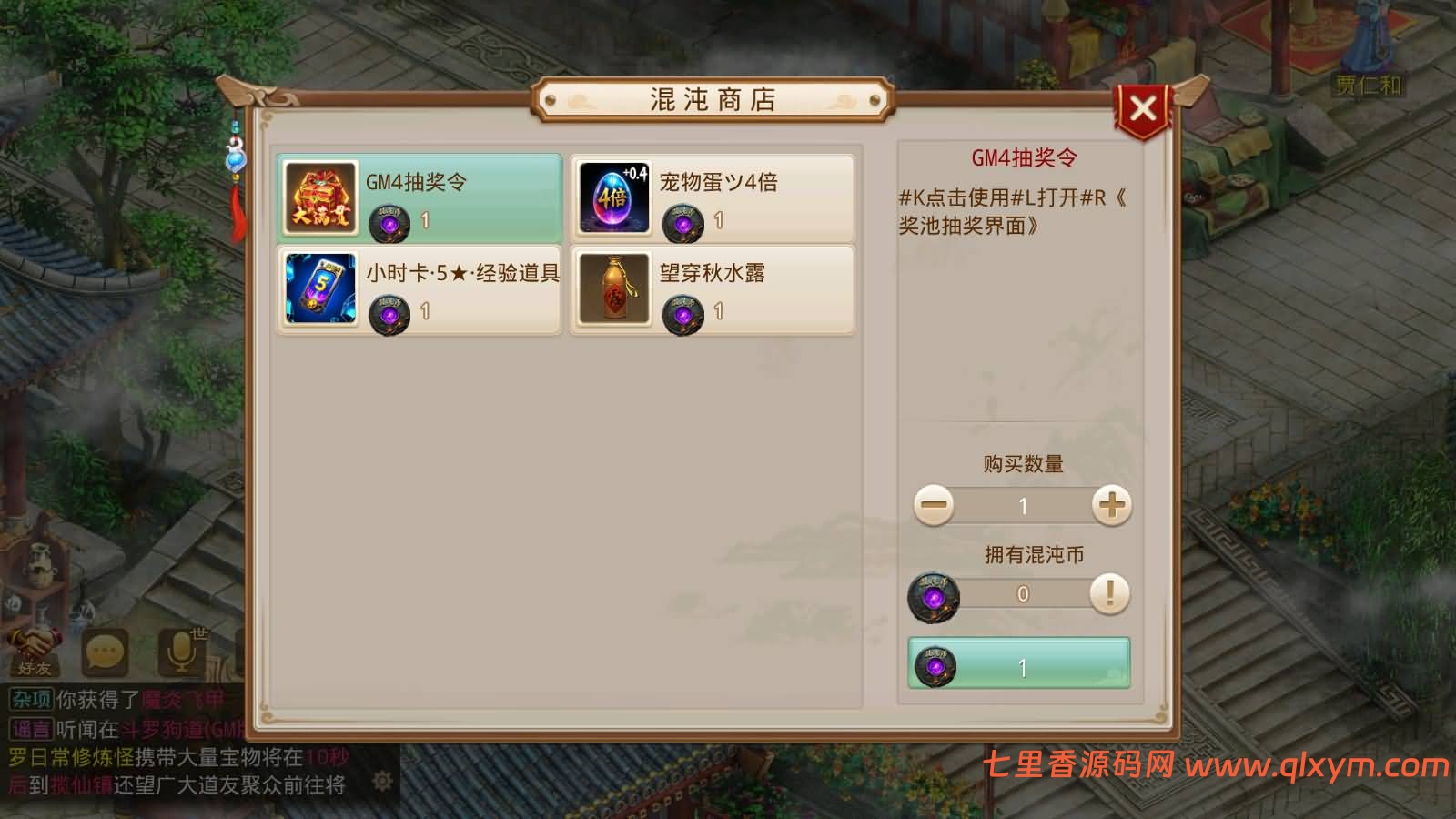Increase purchase quantity with the plus button
Screen dimensions: 1456x819
click(1109, 506)
